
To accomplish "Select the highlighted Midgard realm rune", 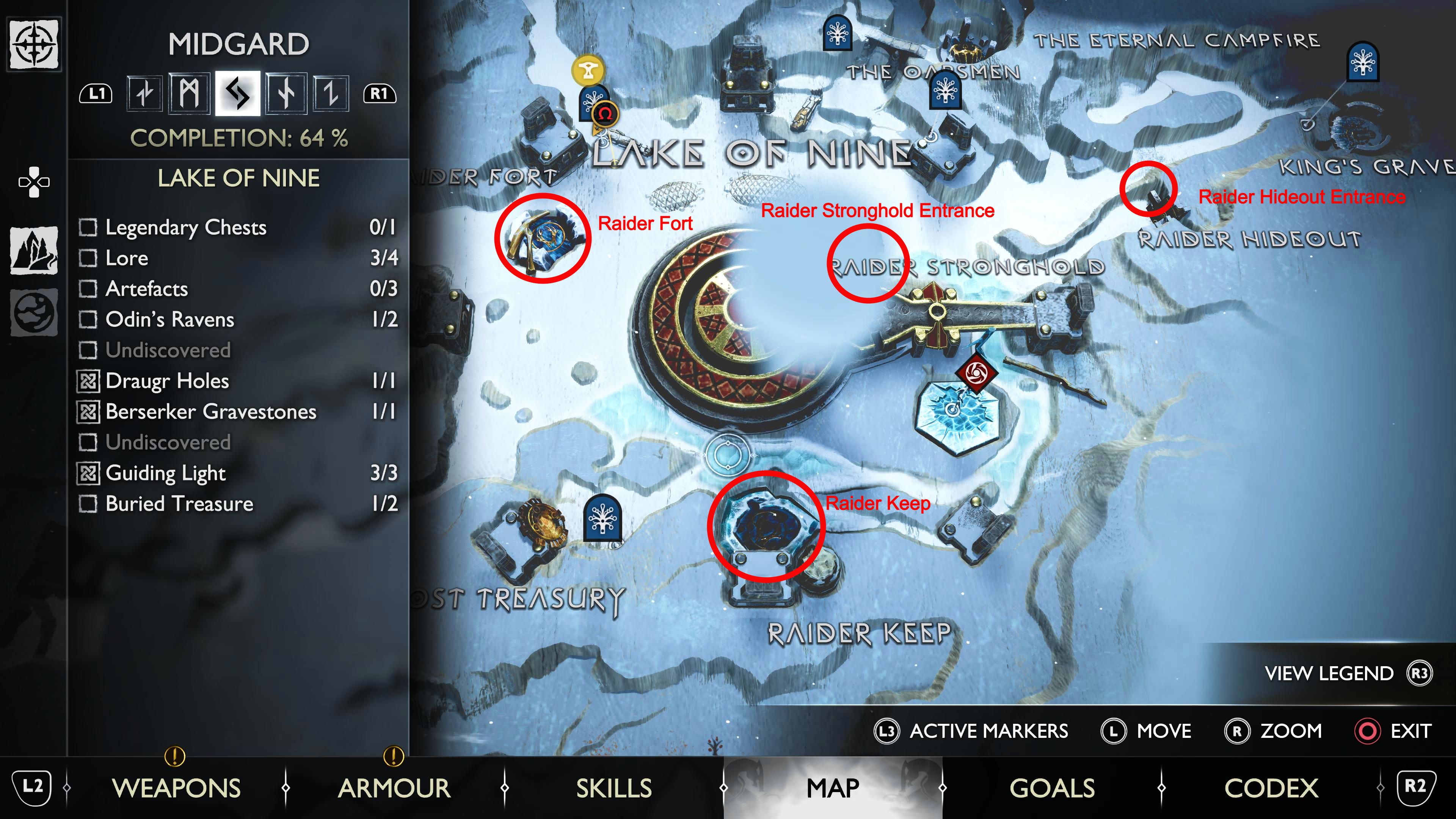I will click(237, 93).
